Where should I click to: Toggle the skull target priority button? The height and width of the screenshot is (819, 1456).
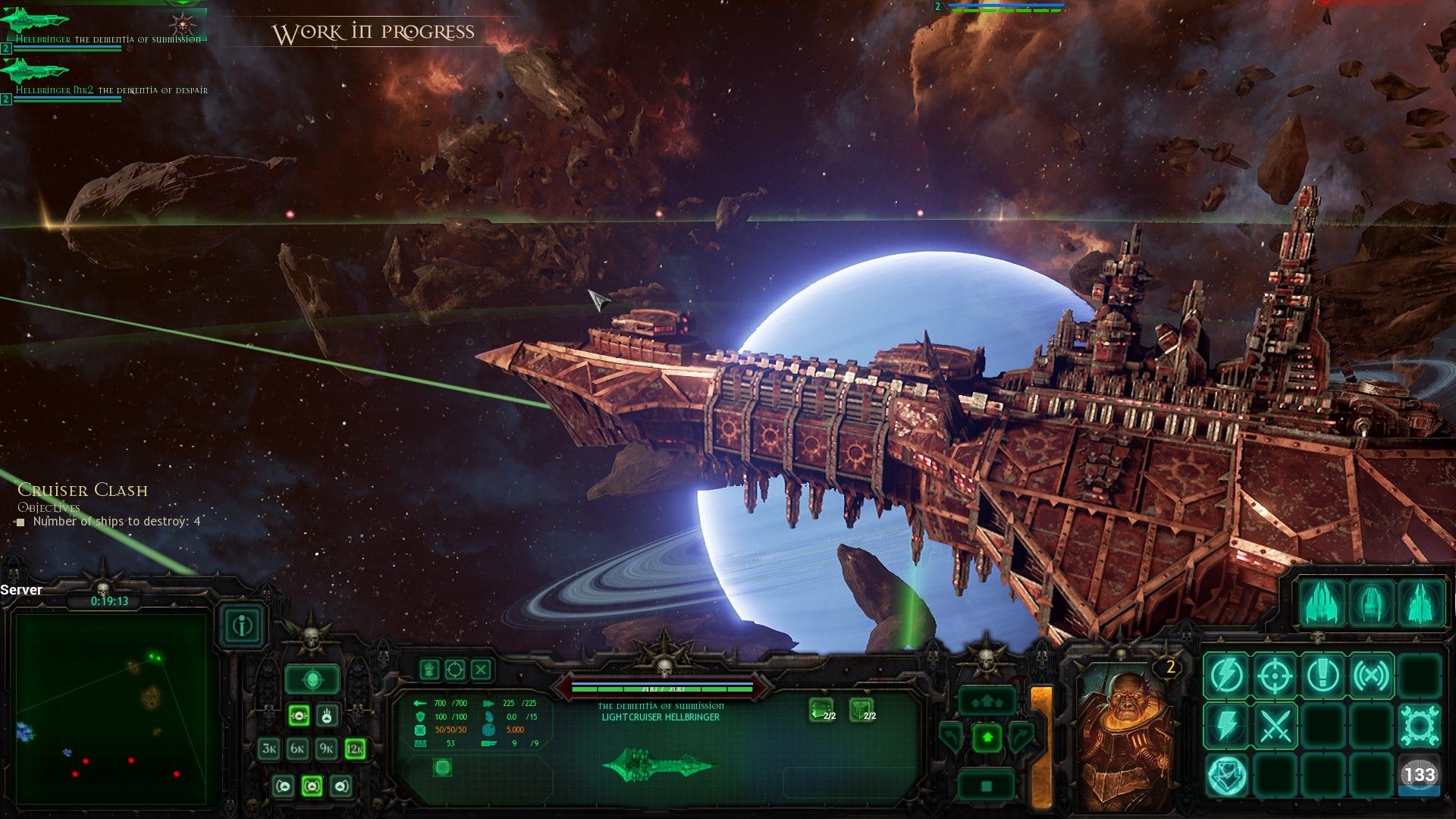coord(312,680)
